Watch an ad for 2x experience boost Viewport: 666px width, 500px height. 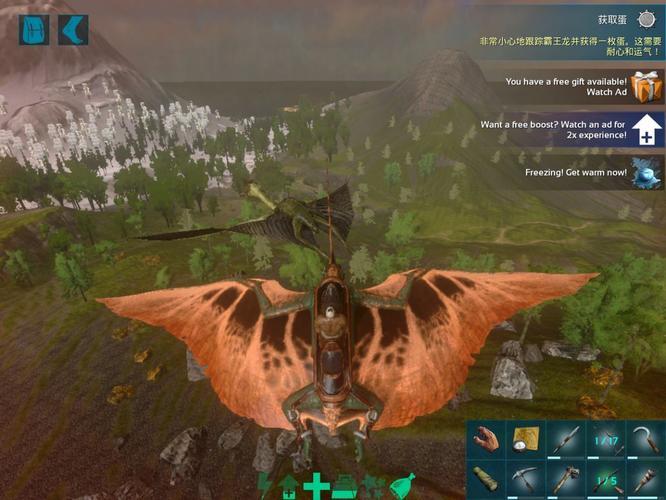[646, 130]
